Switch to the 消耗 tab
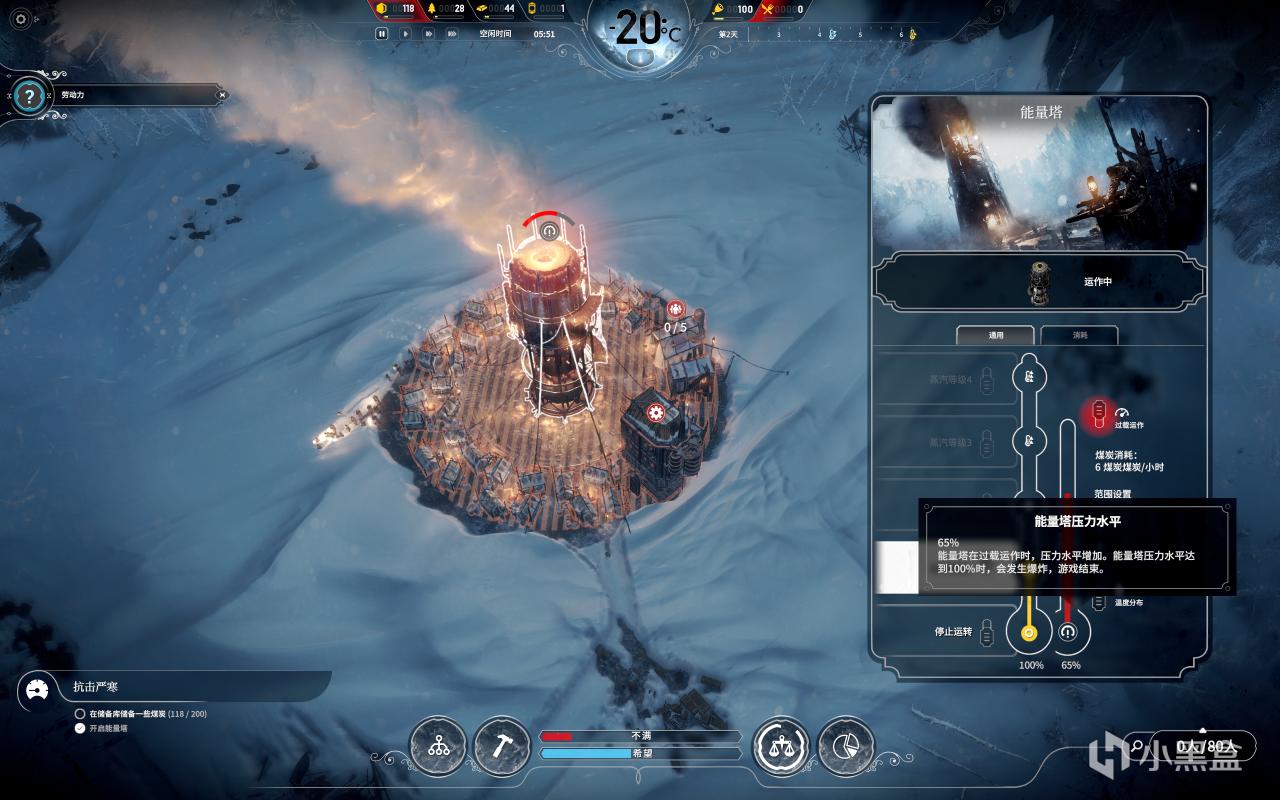1280x800 pixels. coord(1080,335)
